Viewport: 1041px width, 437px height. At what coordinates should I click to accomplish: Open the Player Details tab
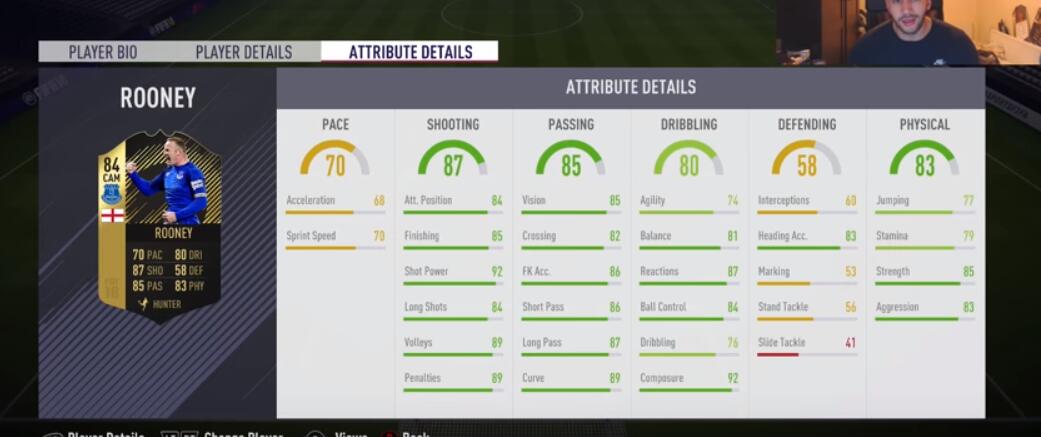pos(243,52)
